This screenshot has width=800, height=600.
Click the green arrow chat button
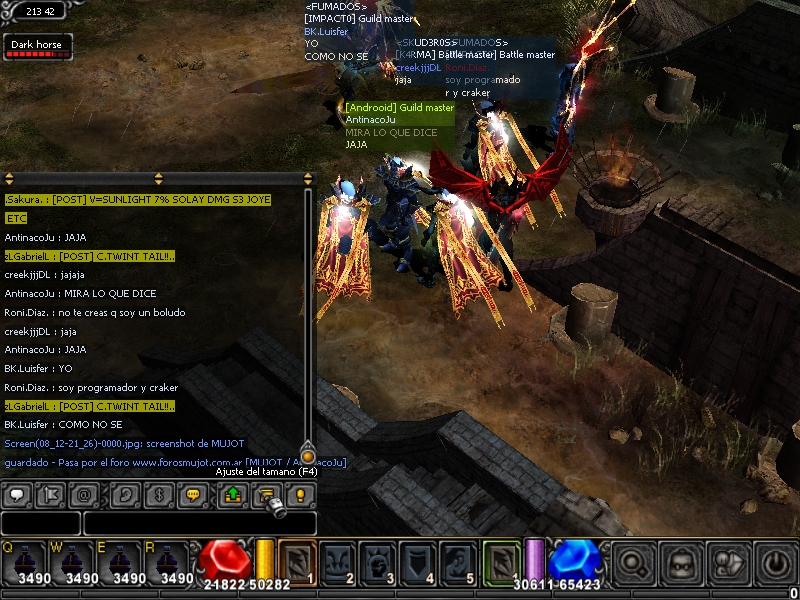pos(233,494)
